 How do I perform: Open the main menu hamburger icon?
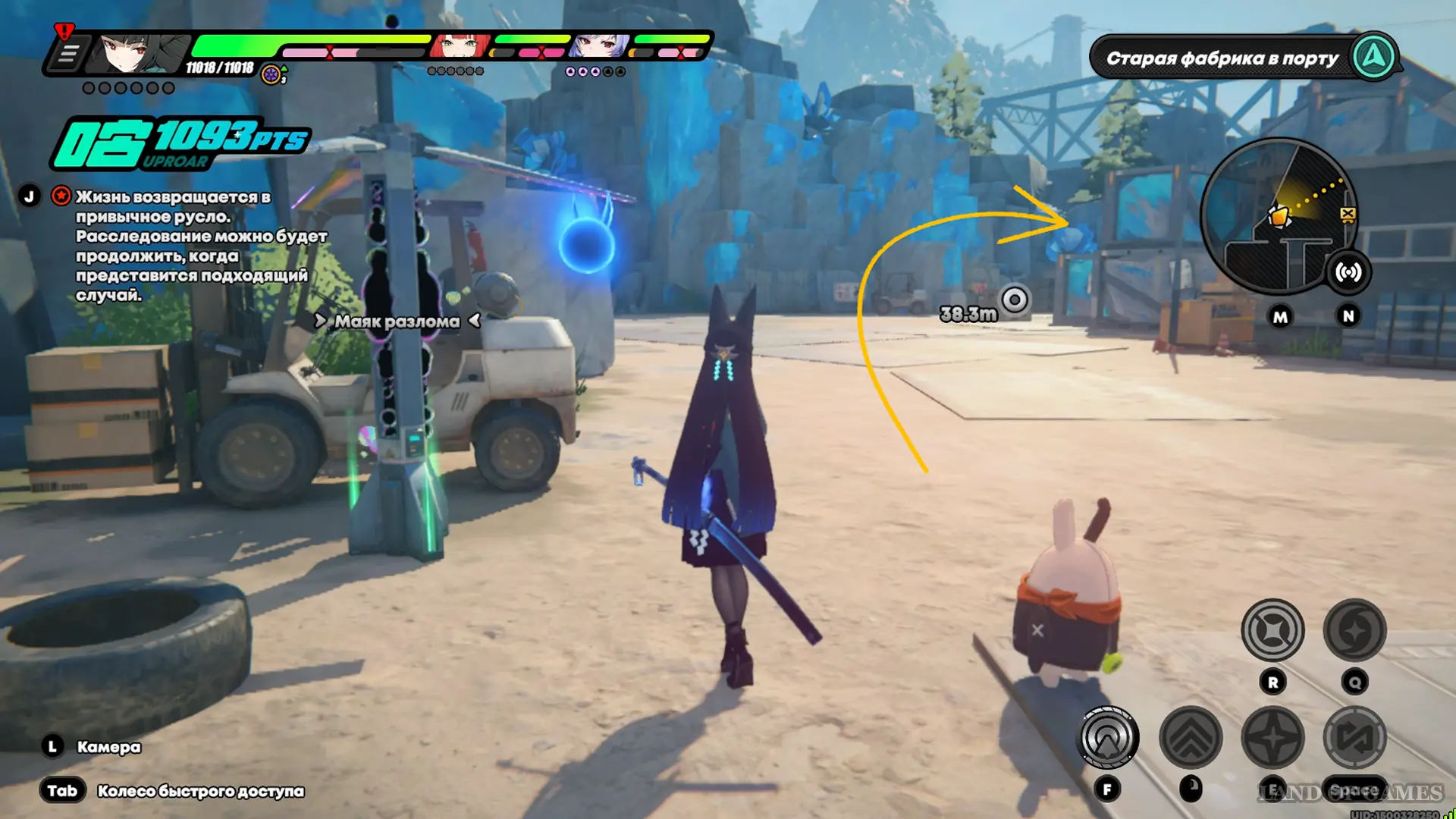pyautogui.click(x=68, y=54)
